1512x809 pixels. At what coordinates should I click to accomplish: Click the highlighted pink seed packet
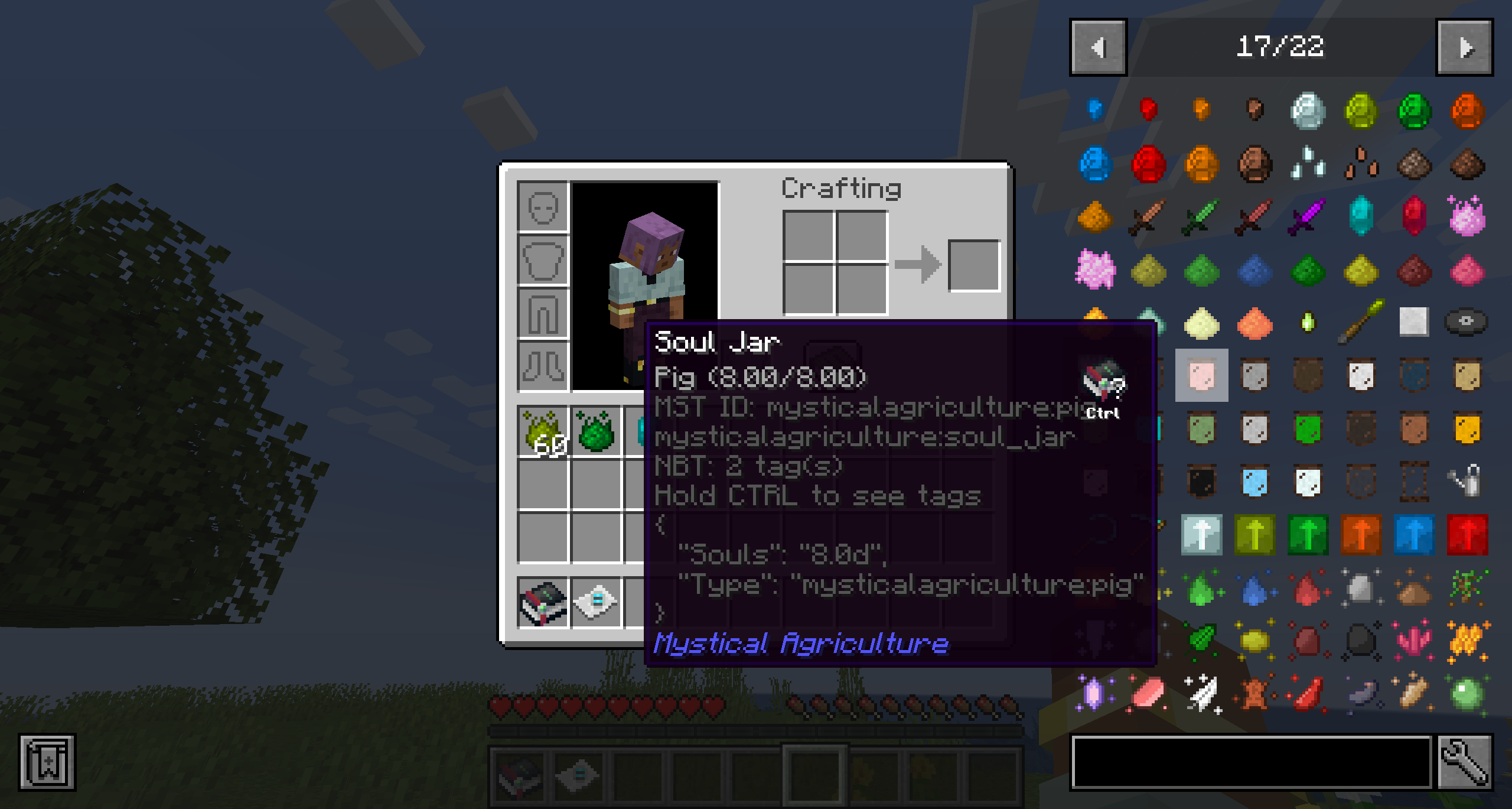(1201, 375)
